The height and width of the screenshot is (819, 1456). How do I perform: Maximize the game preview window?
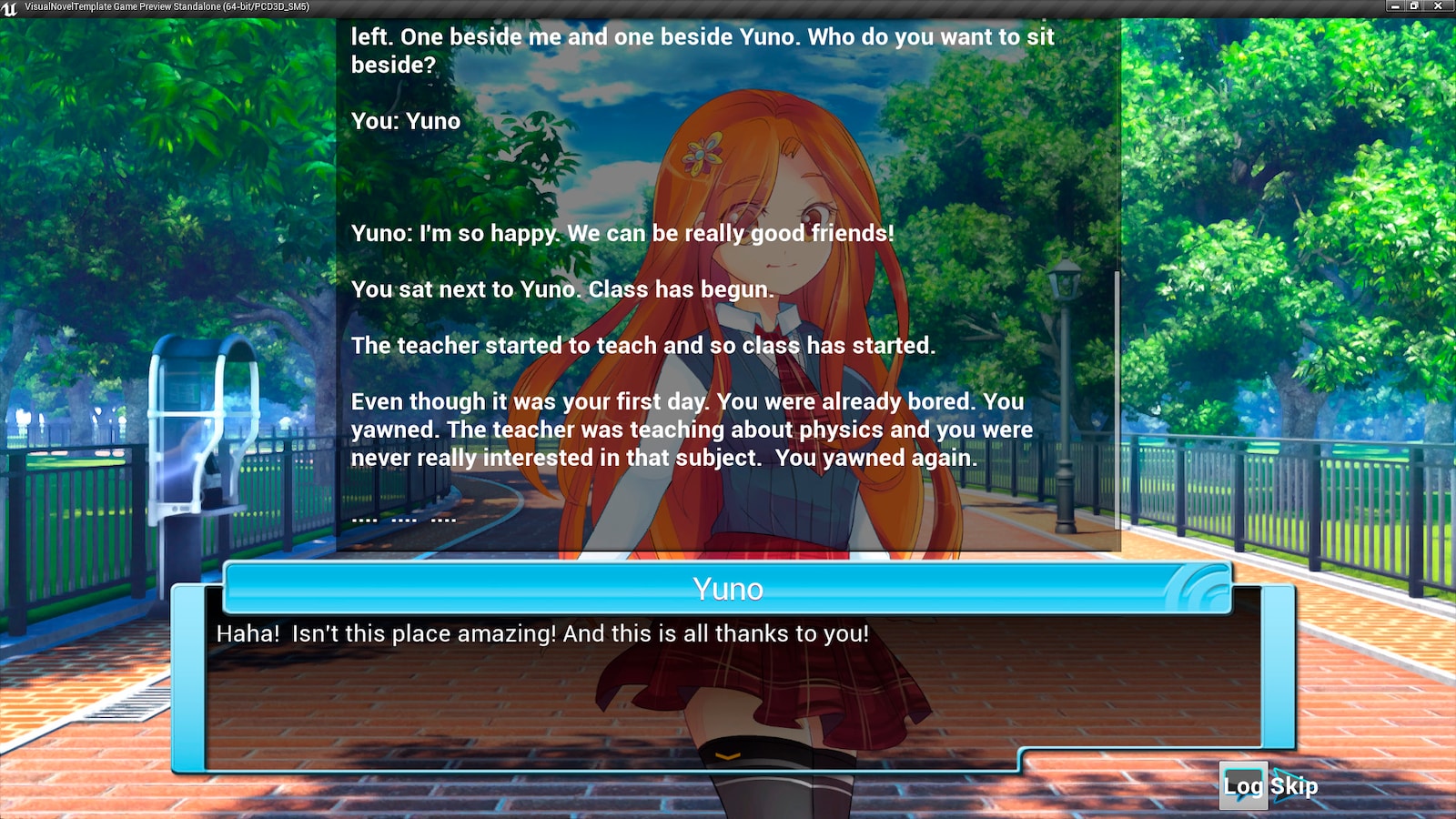pos(1415,6)
